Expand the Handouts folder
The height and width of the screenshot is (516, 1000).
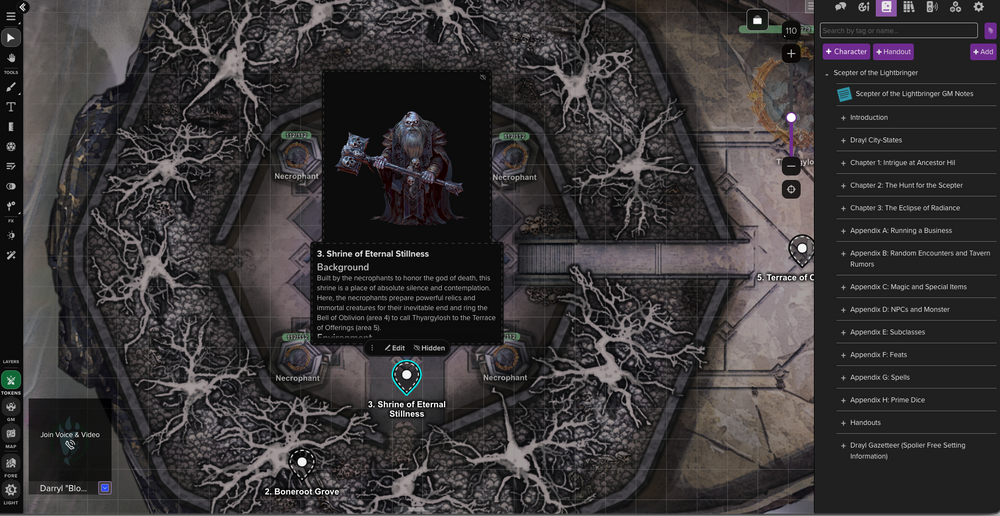865,423
